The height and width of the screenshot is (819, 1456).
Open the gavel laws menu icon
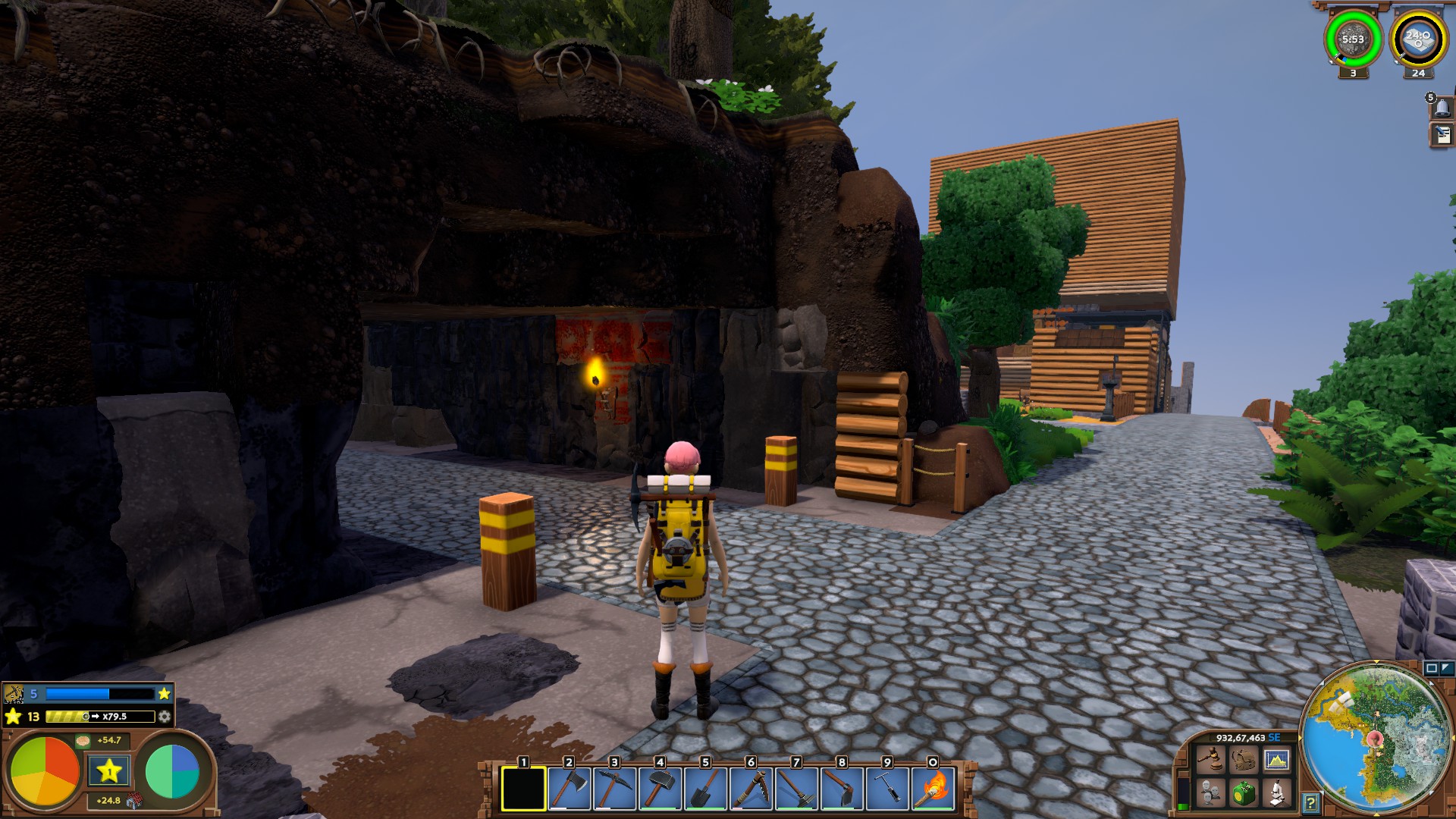click(x=1210, y=759)
